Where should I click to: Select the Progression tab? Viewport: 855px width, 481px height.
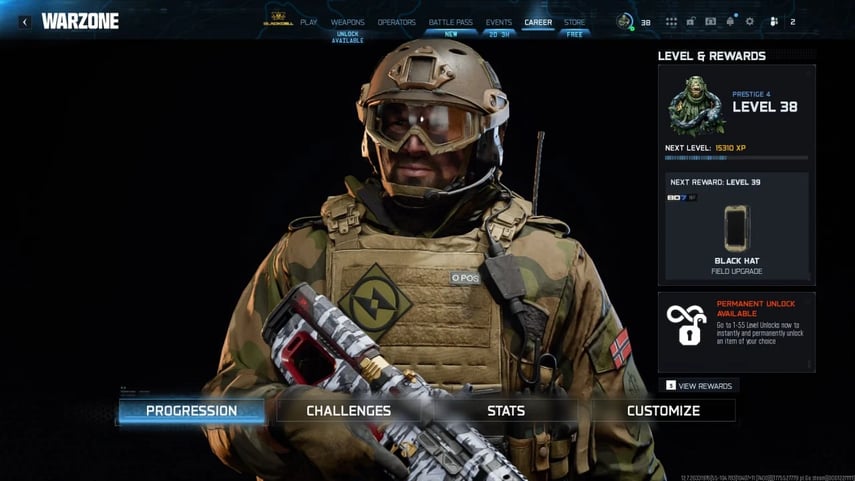pos(192,411)
